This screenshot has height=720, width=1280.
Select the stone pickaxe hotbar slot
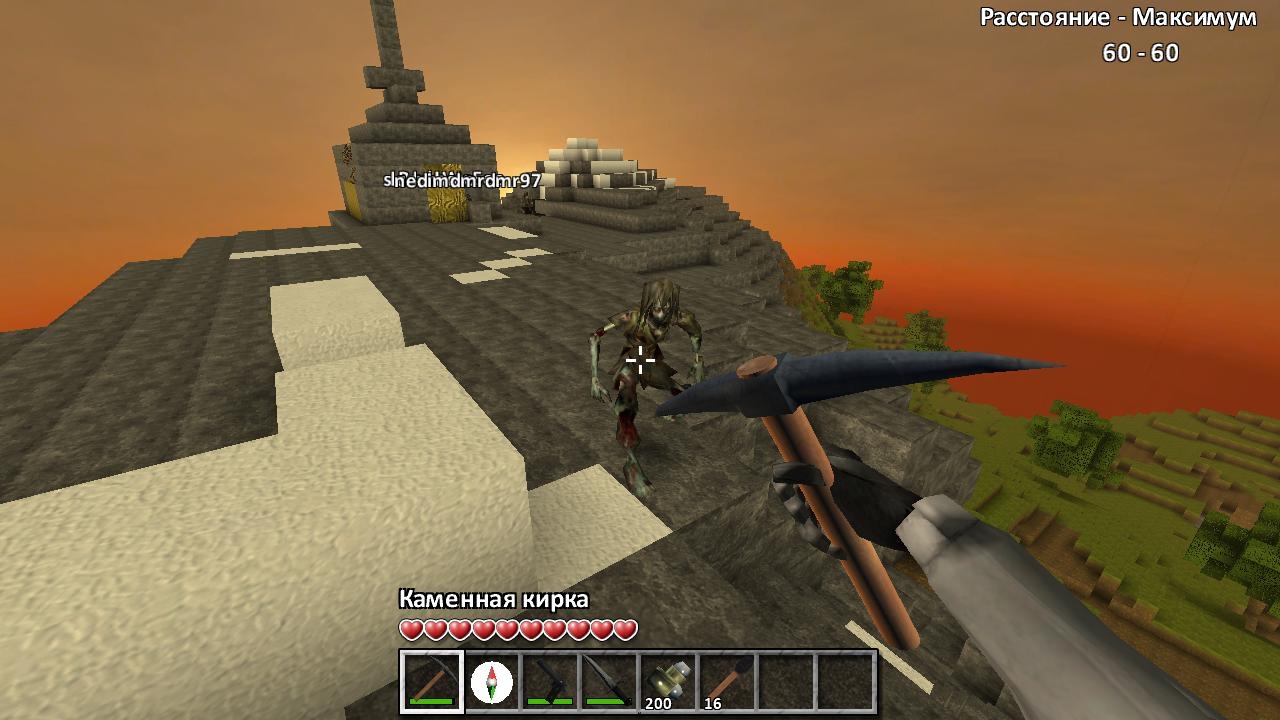click(432, 682)
